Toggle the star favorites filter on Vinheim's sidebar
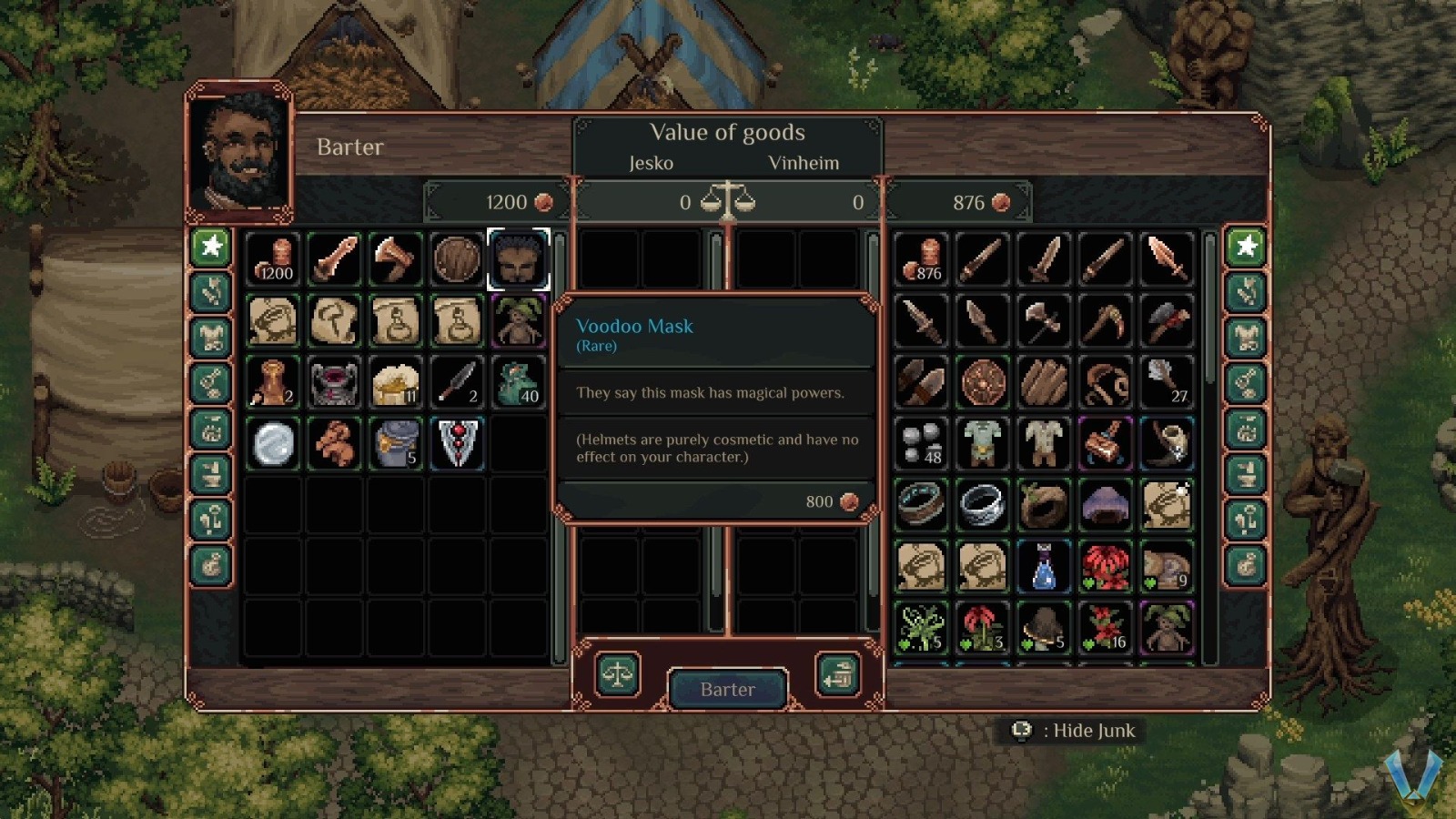 click(x=1245, y=247)
